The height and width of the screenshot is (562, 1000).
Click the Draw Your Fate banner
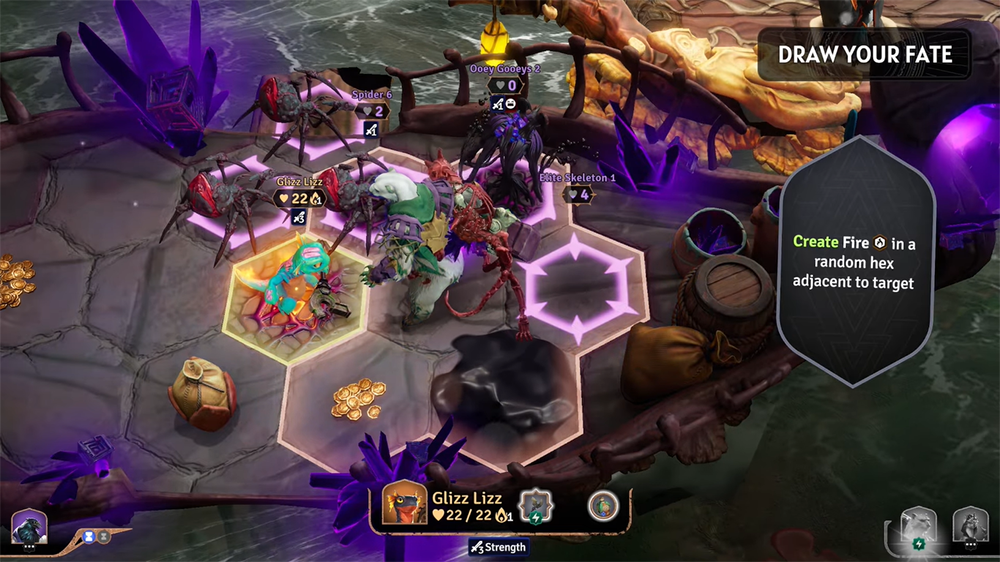(x=865, y=55)
